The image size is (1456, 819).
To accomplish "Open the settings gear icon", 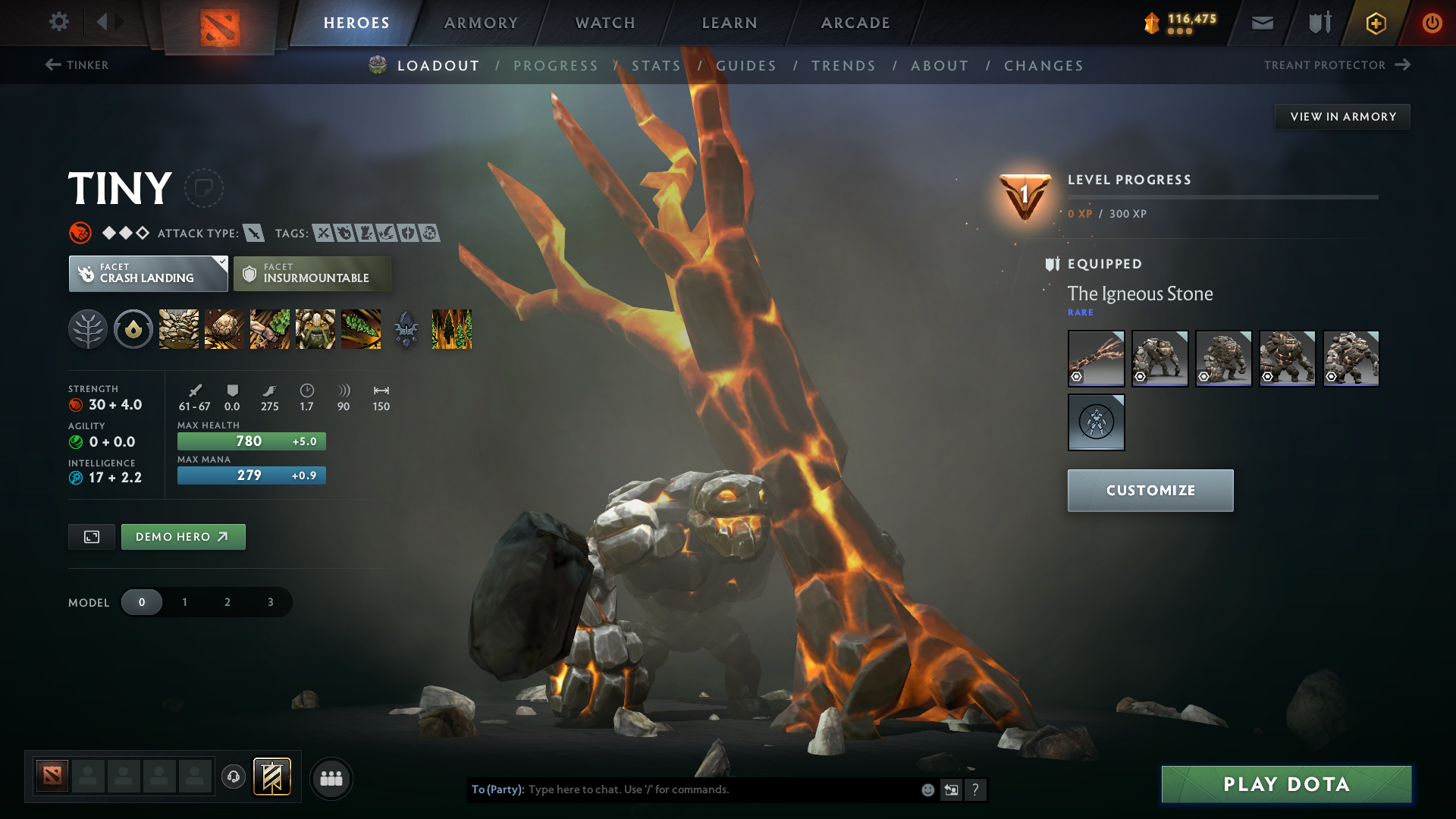I will (59, 23).
